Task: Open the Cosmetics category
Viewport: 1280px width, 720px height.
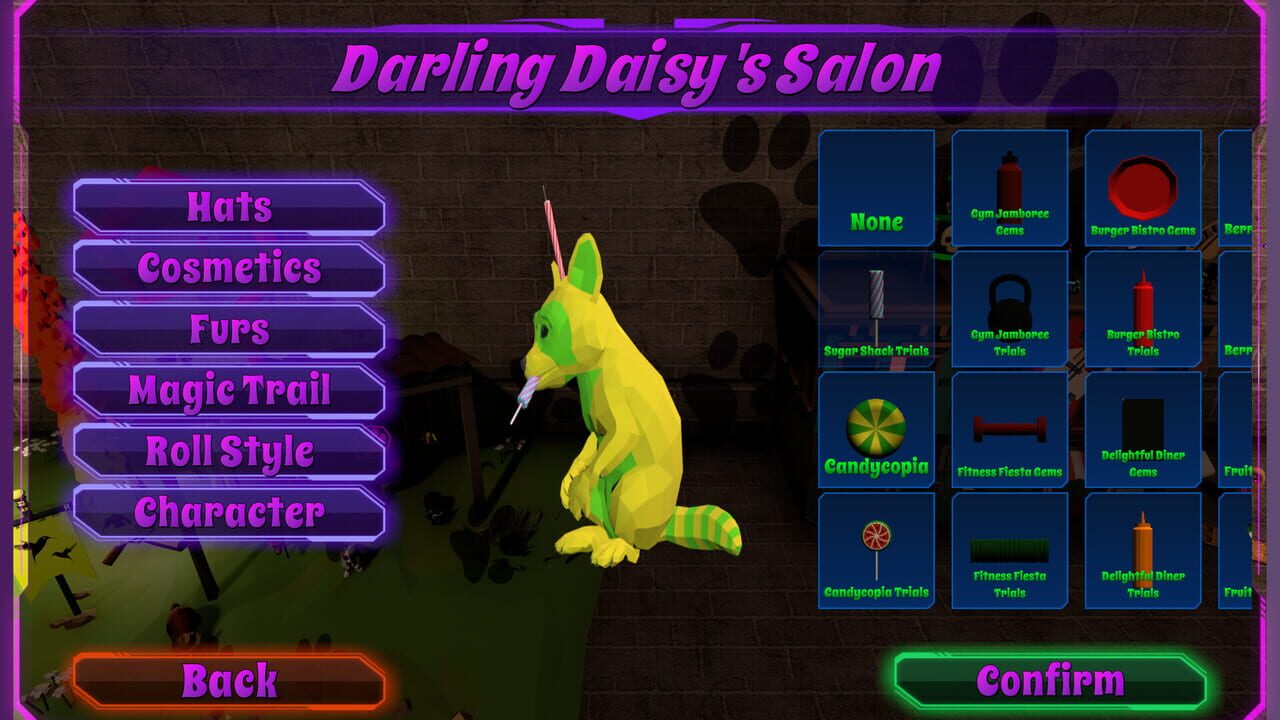Action: (x=228, y=268)
